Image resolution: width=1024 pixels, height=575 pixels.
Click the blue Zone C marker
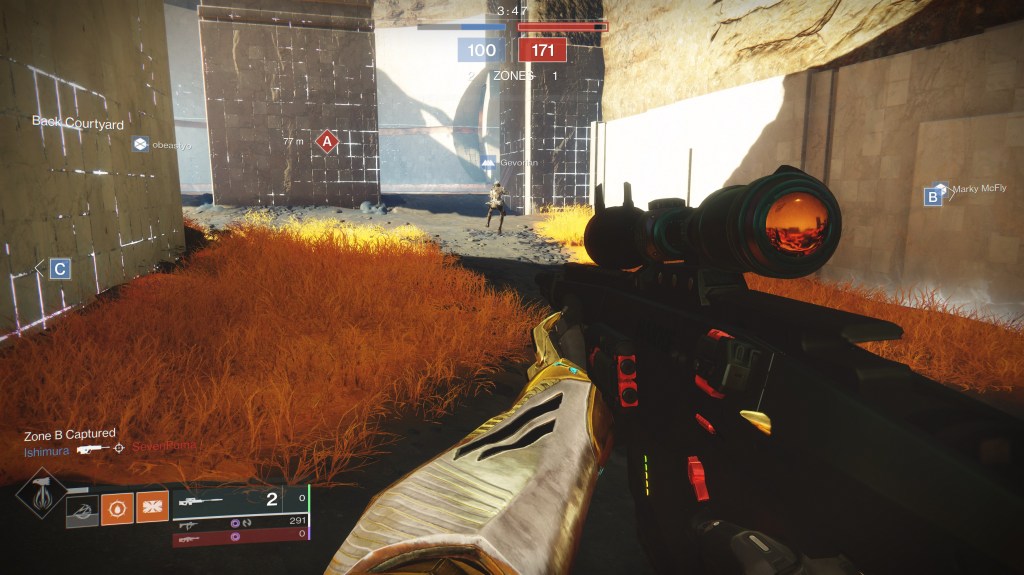coord(60,268)
